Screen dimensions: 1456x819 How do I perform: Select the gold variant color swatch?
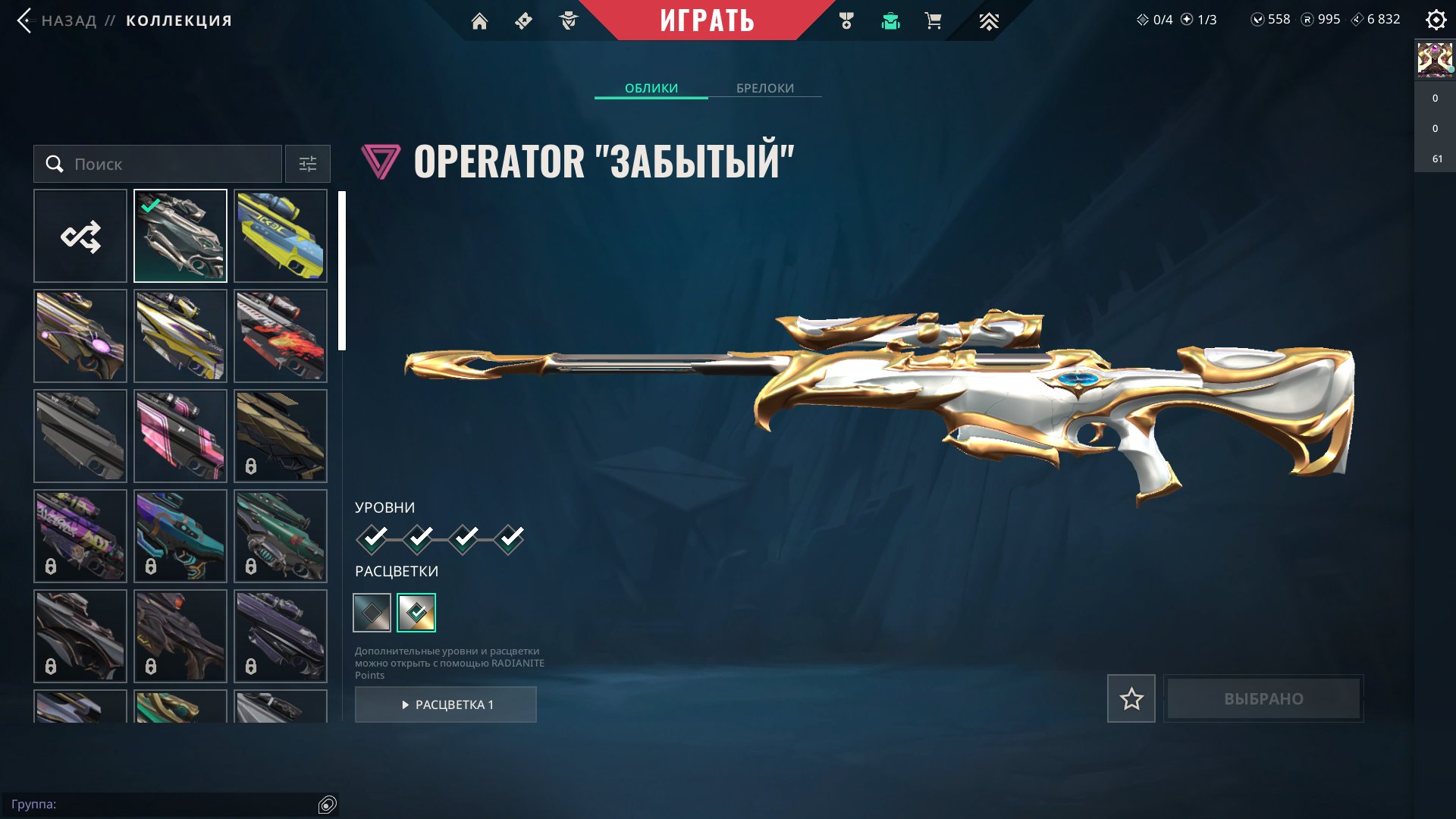point(416,613)
